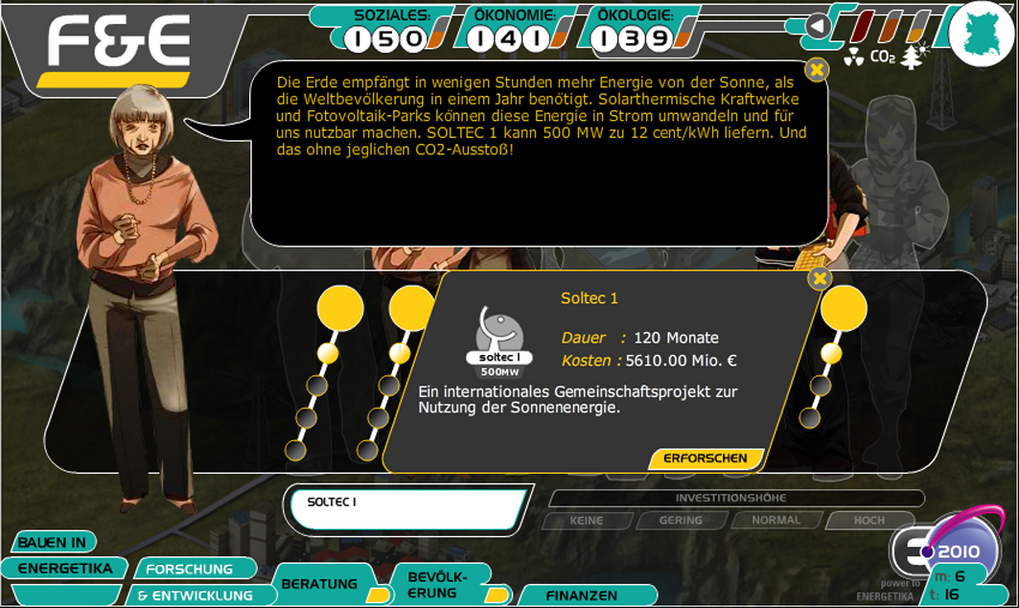
Task: Set investment level to Keine
Action: tap(586, 520)
